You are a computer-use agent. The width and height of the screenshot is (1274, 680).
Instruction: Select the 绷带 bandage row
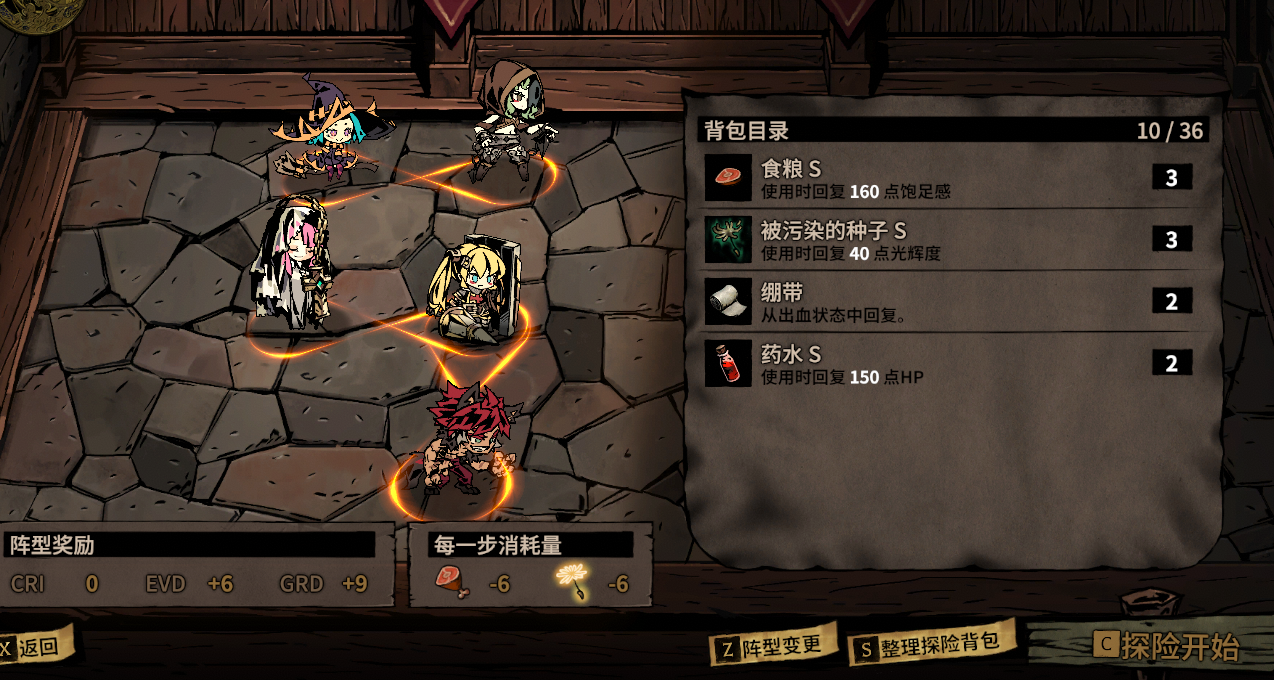(x=950, y=302)
